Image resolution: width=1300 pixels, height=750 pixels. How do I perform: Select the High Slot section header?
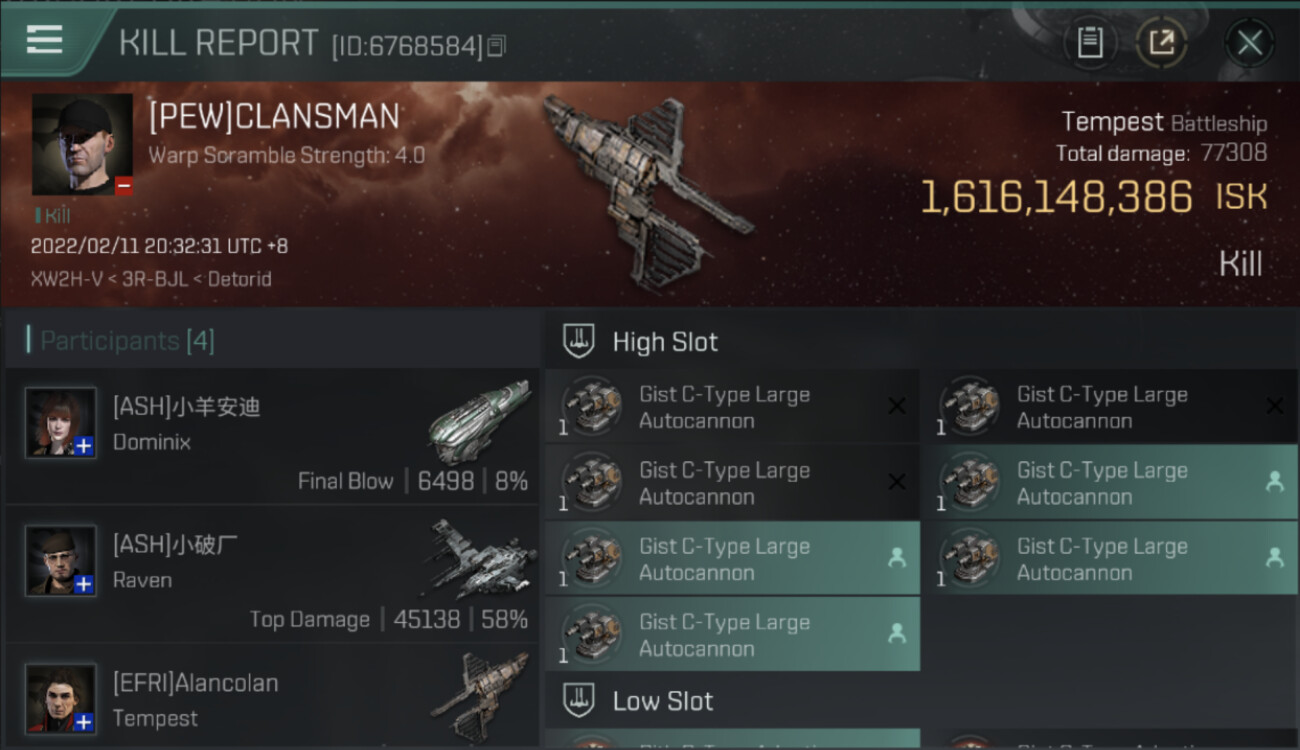[665, 342]
